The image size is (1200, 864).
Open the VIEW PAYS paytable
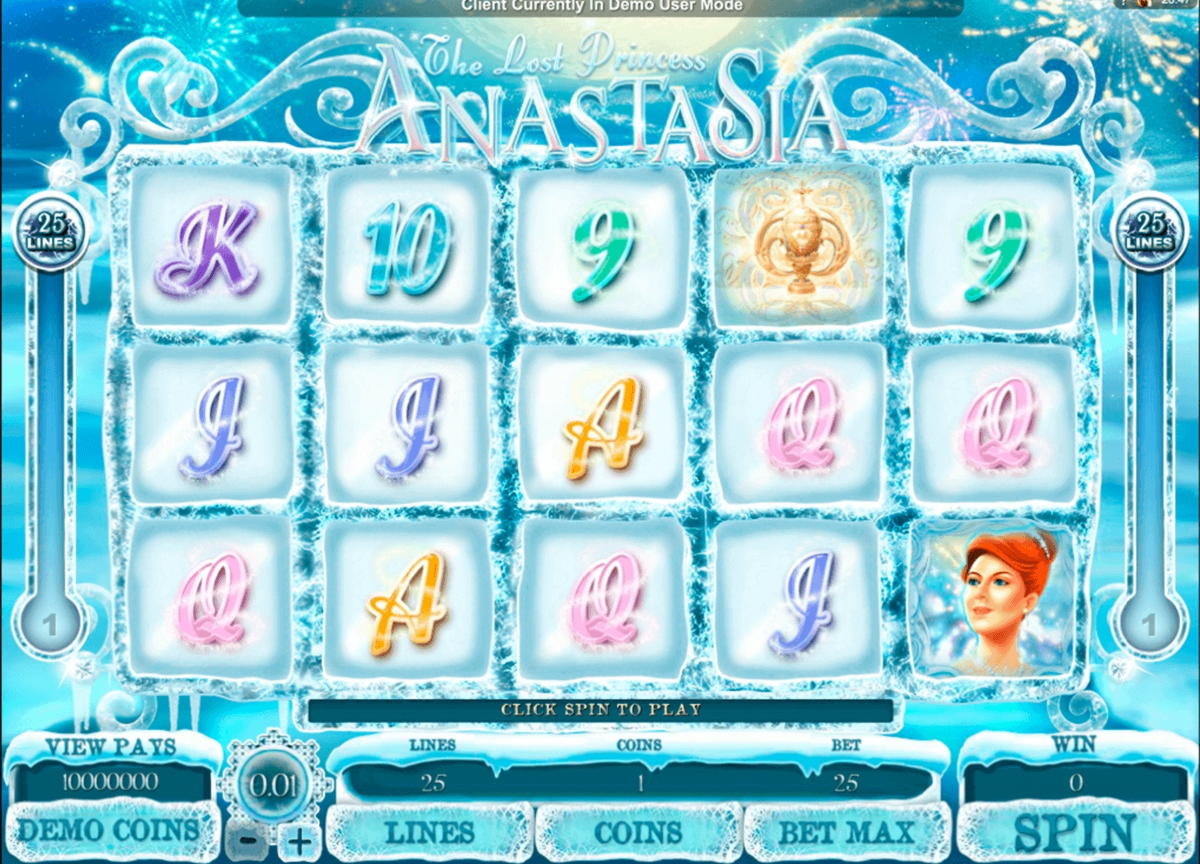(x=111, y=747)
